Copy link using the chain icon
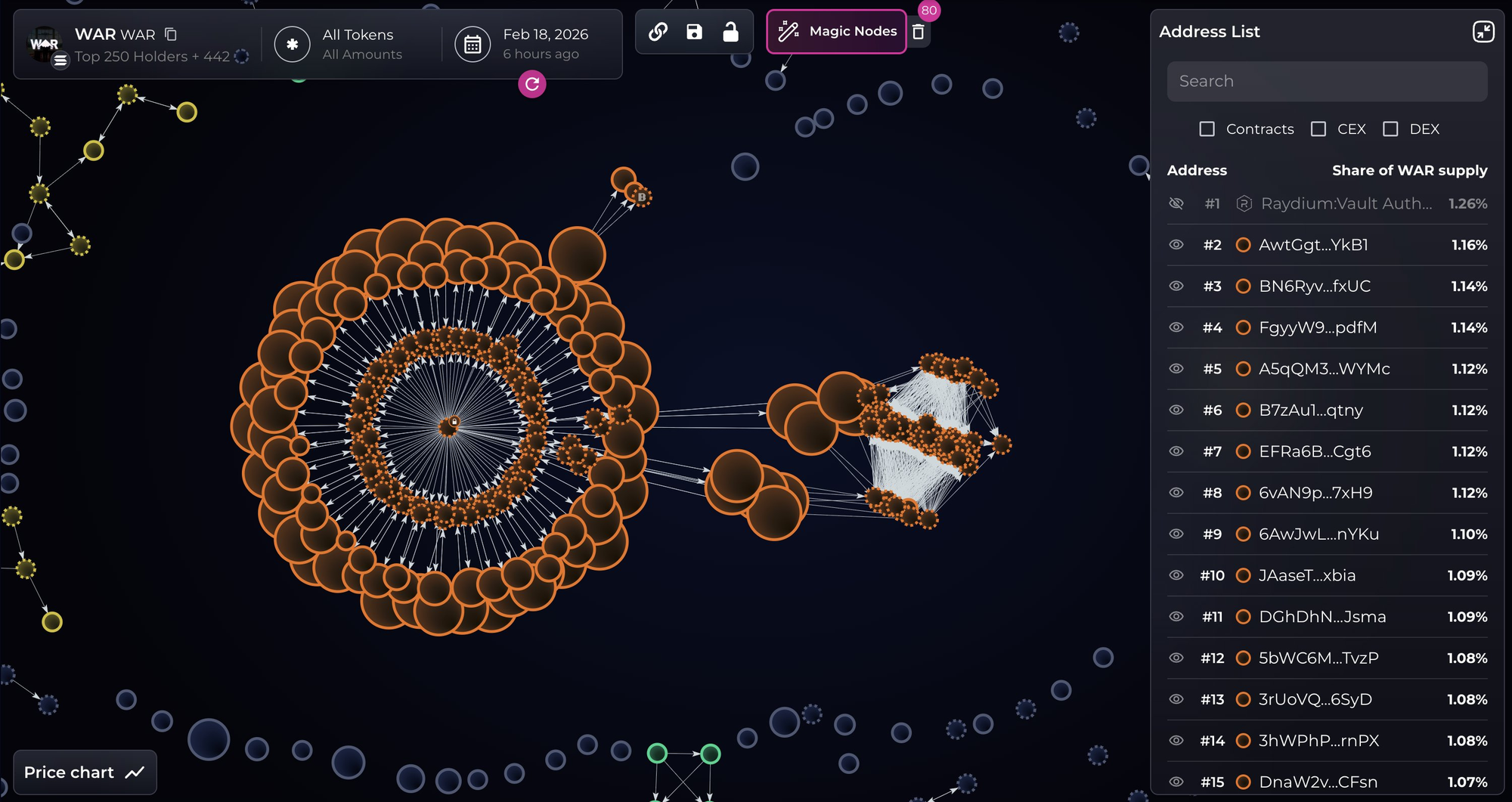 [658, 32]
